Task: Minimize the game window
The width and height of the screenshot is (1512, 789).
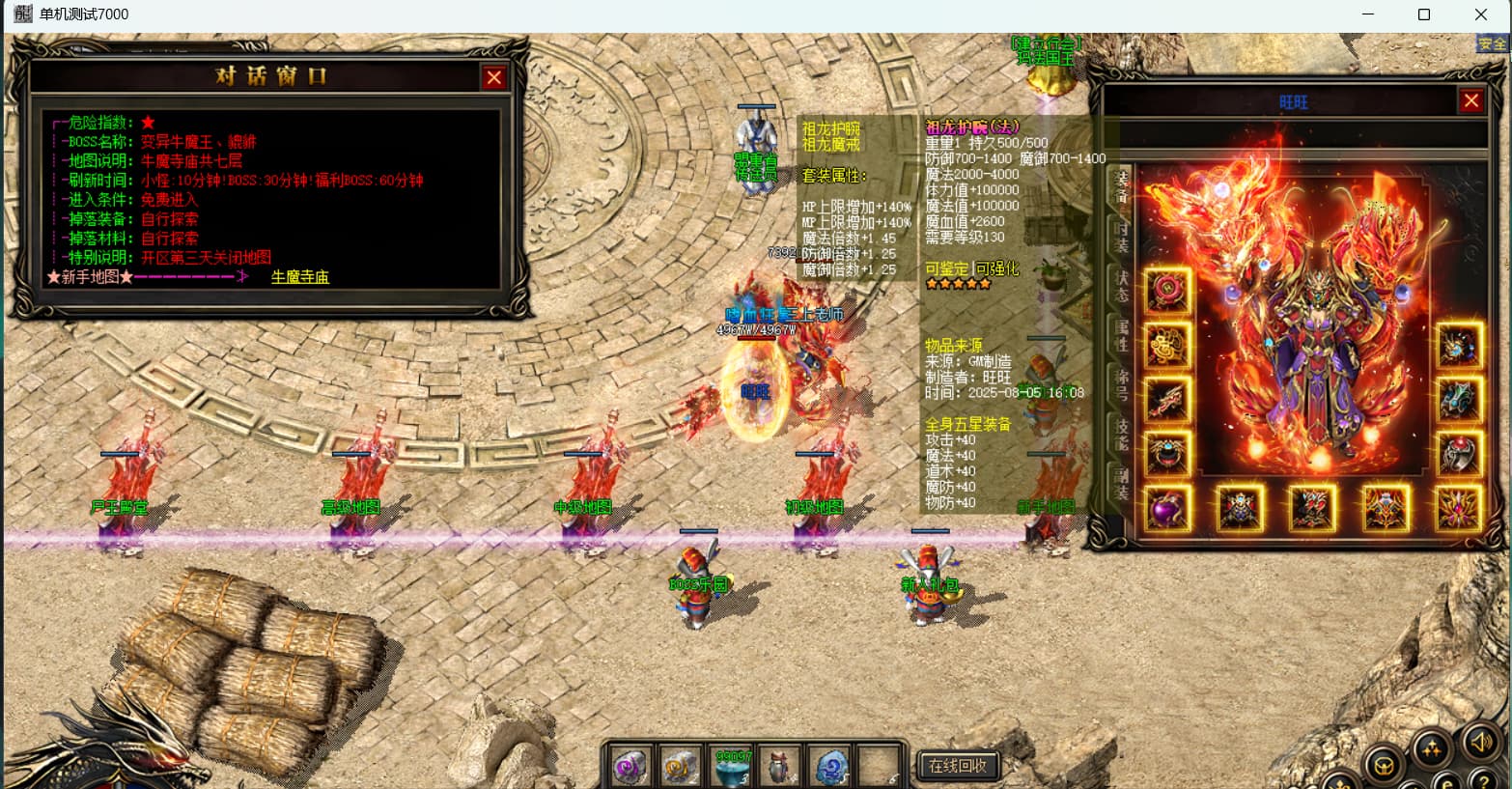Action: coord(1368,14)
